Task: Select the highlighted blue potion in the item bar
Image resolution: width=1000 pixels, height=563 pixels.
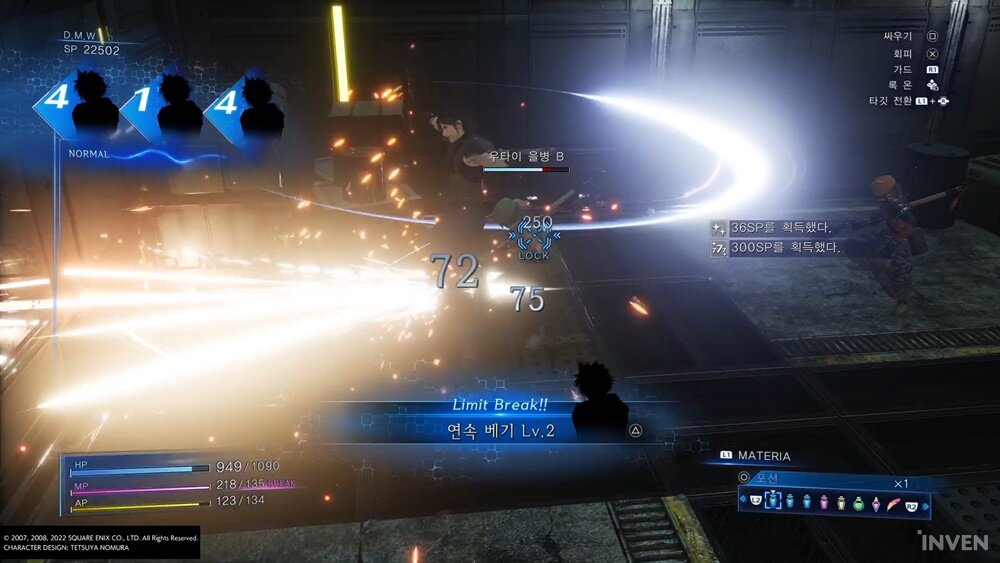Action: click(x=772, y=502)
